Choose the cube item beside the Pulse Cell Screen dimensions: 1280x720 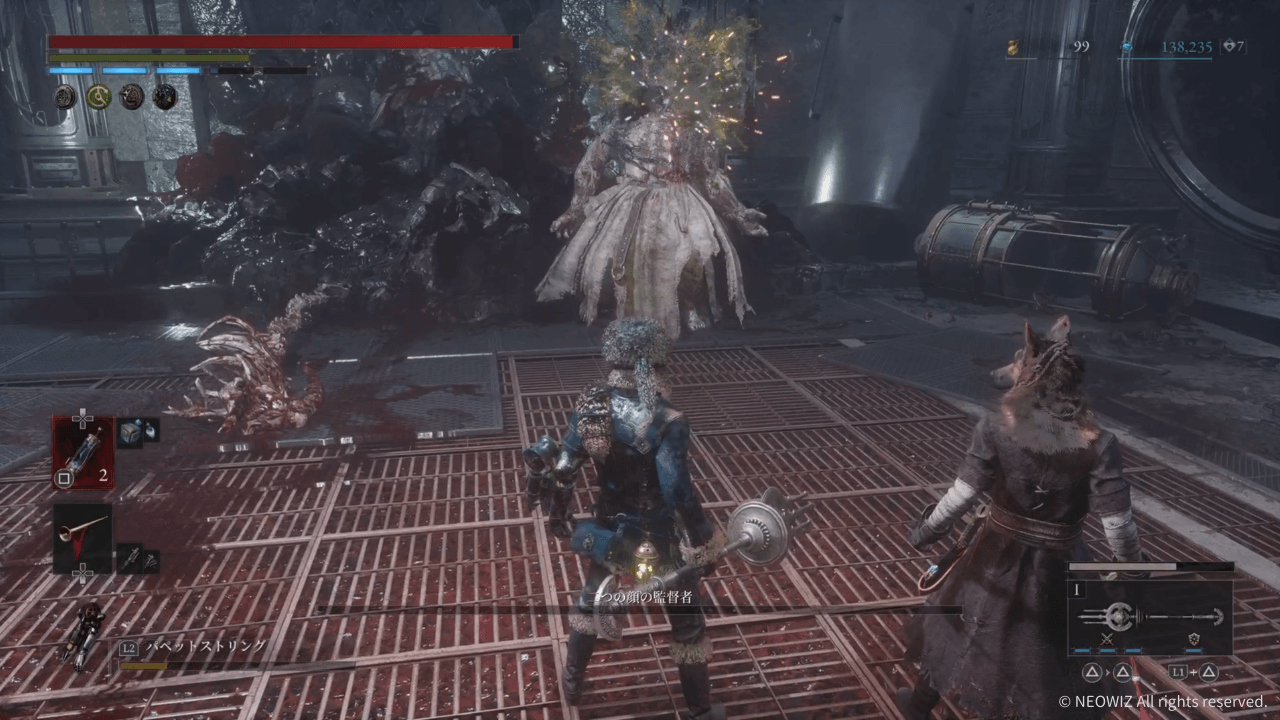[130, 432]
